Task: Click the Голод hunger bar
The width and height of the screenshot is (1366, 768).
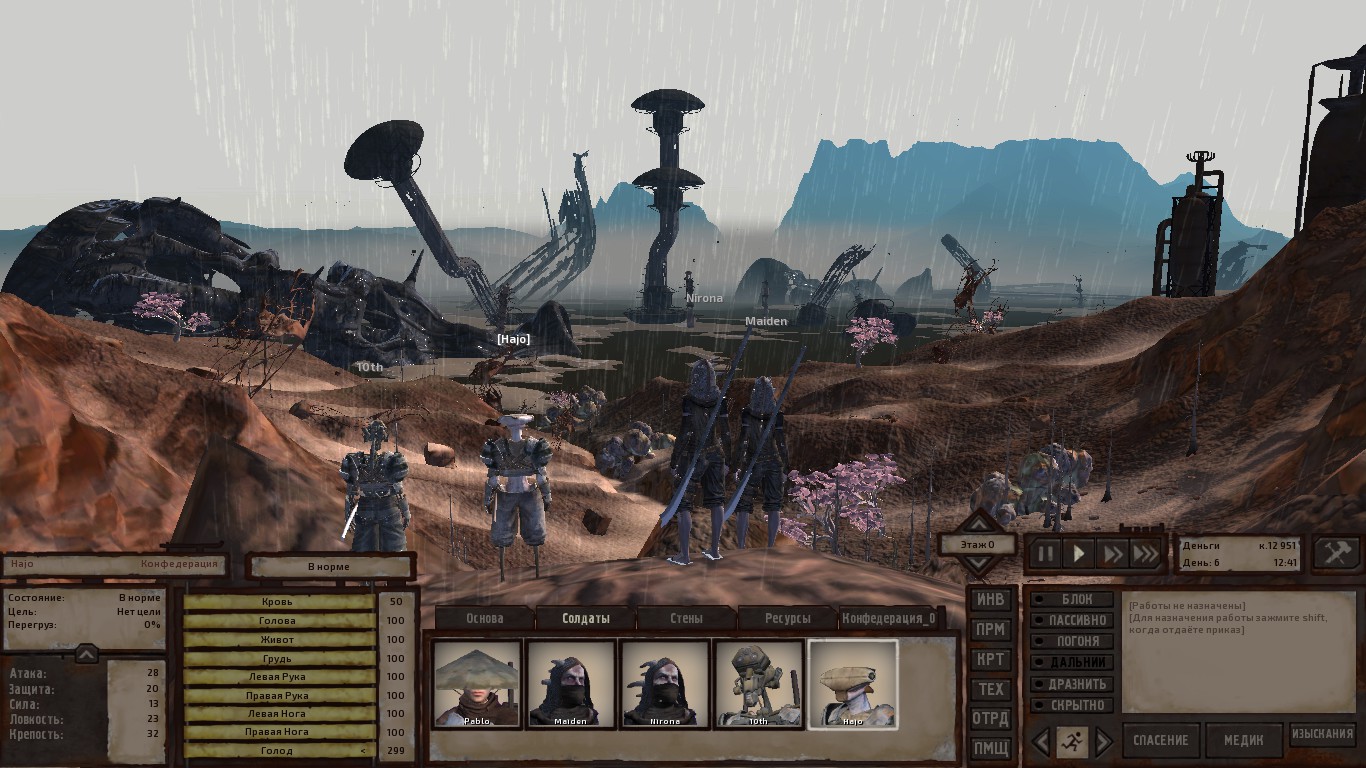Action: [x=281, y=750]
